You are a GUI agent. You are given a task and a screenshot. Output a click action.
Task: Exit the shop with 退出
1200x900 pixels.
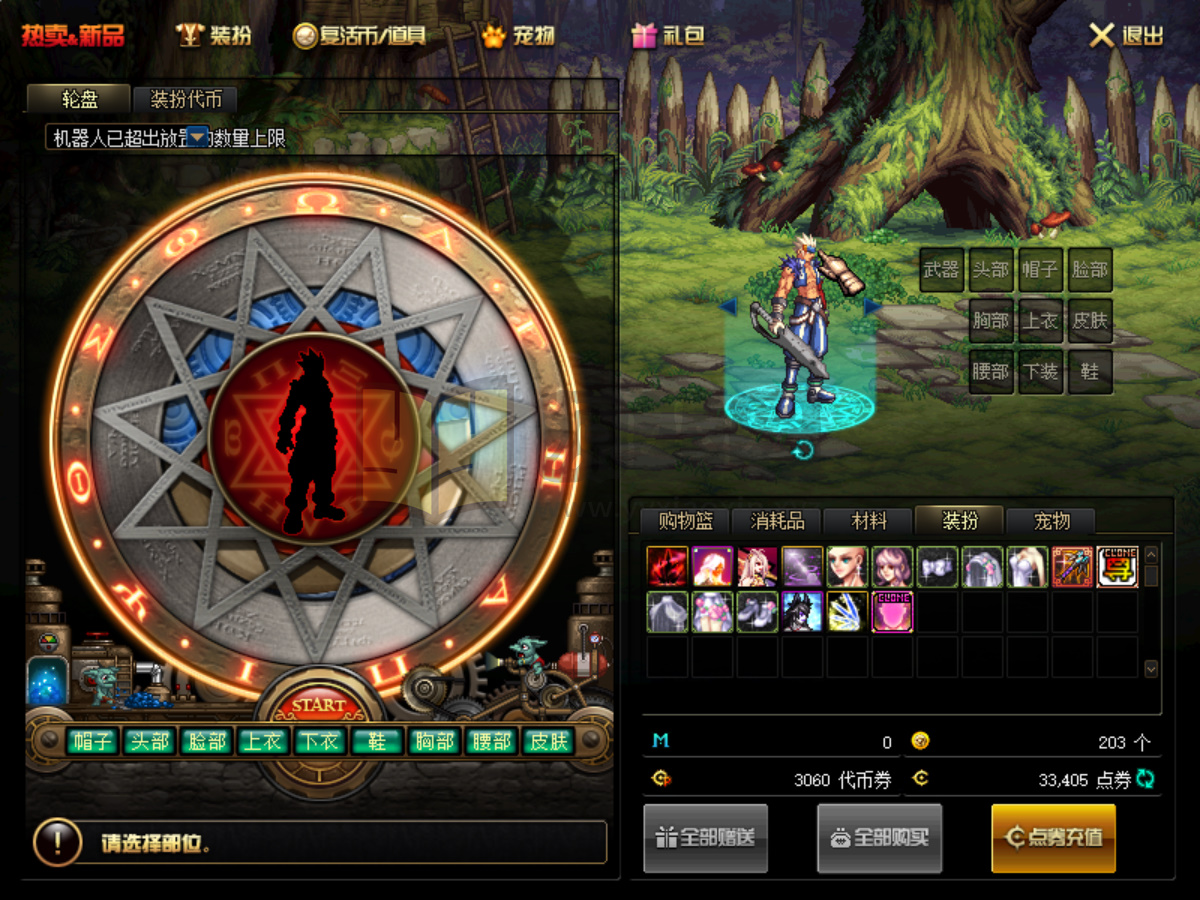pos(1126,36)
